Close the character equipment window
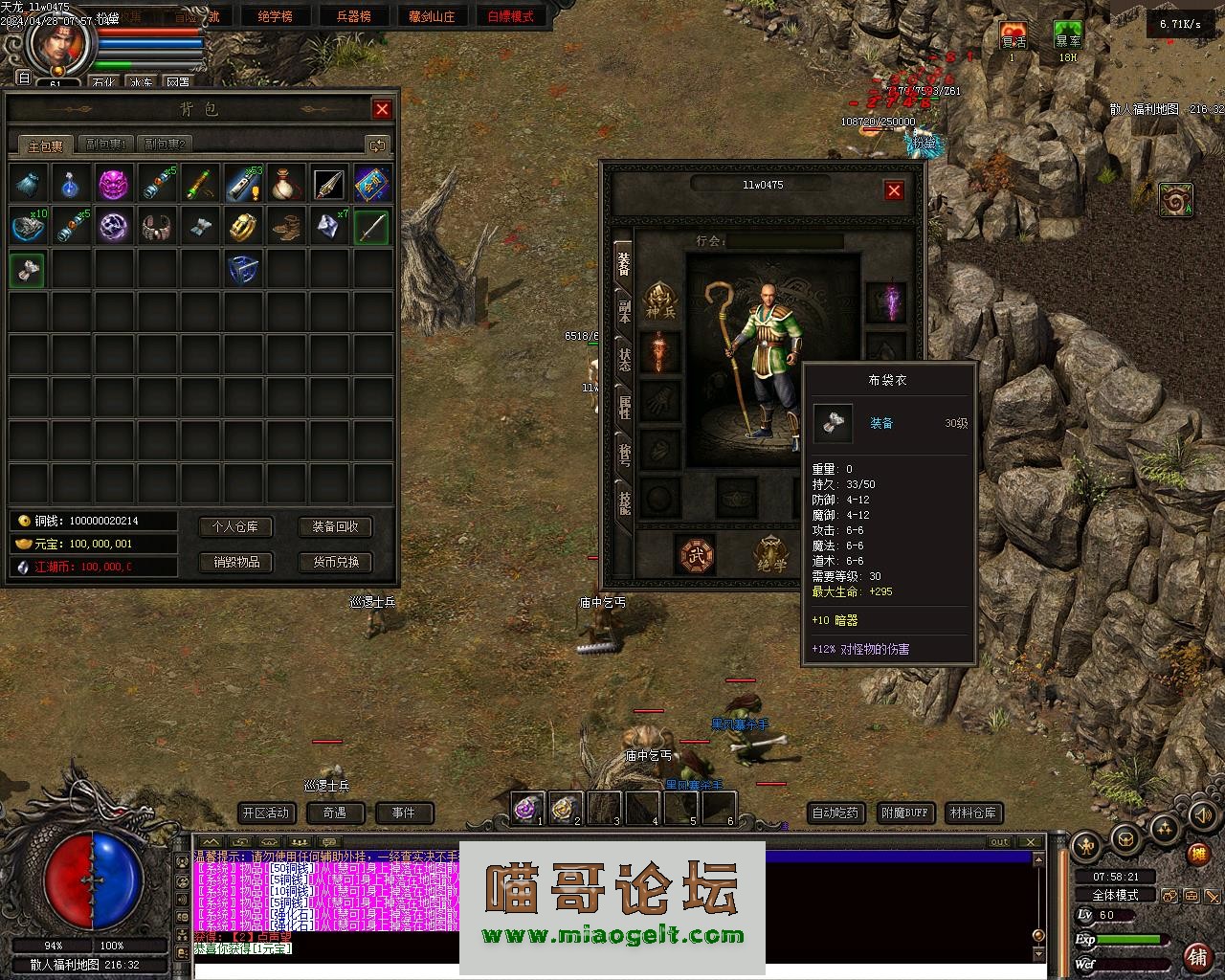This screenshot has width=1225, height=980. coord(894,190)
